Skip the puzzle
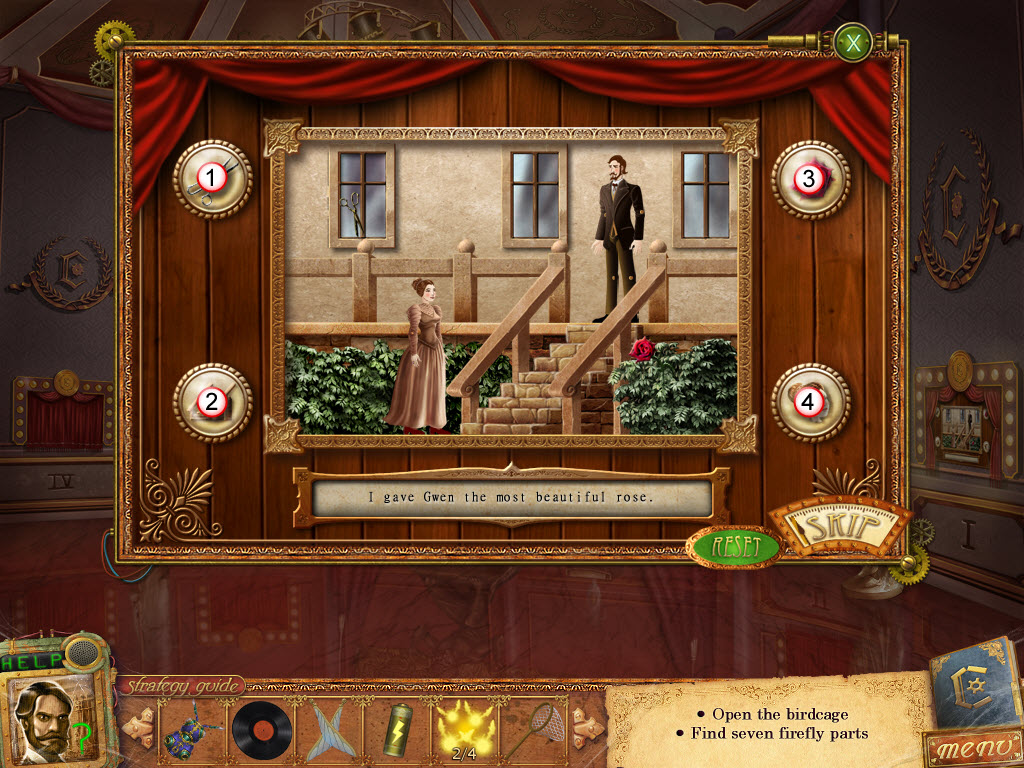 click(846, 526)
